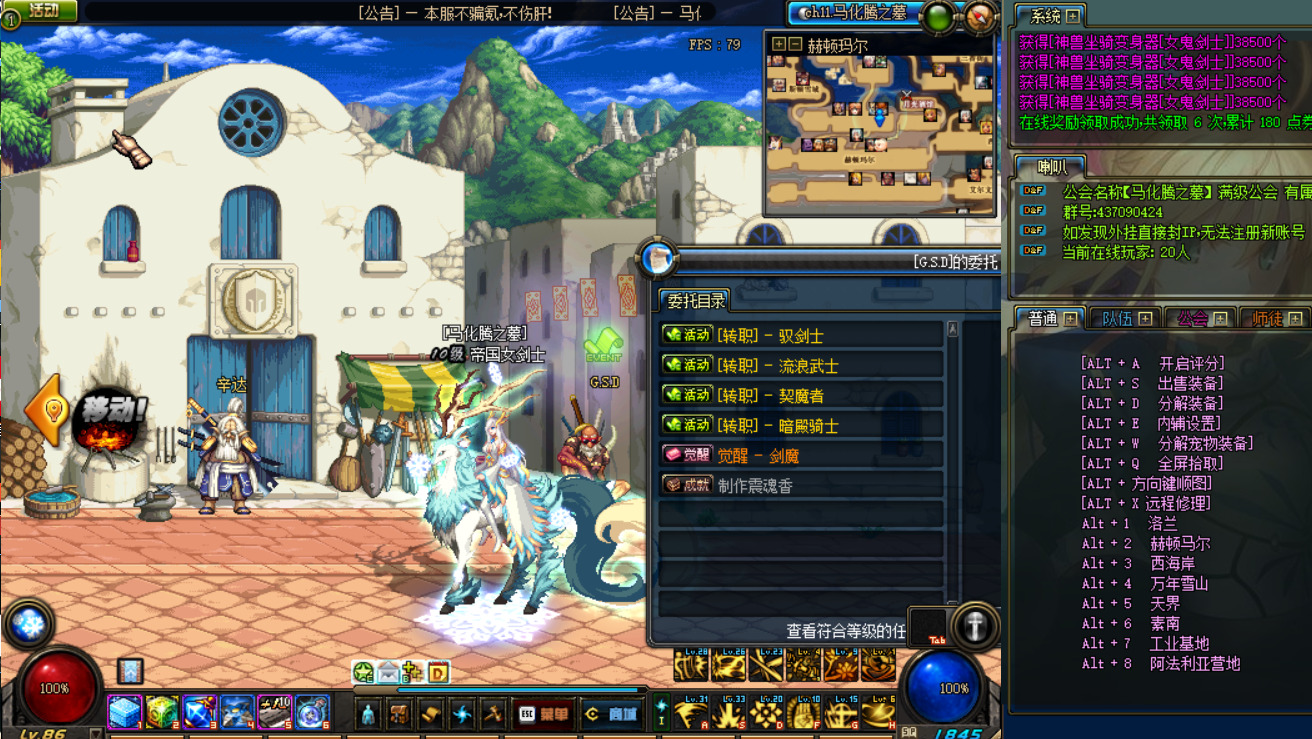The width and height of the screenshot is (1312, 739).
Task: Switch to the 师徒 chat tab
Action: pyautogui.click(x=1275, y=318)
